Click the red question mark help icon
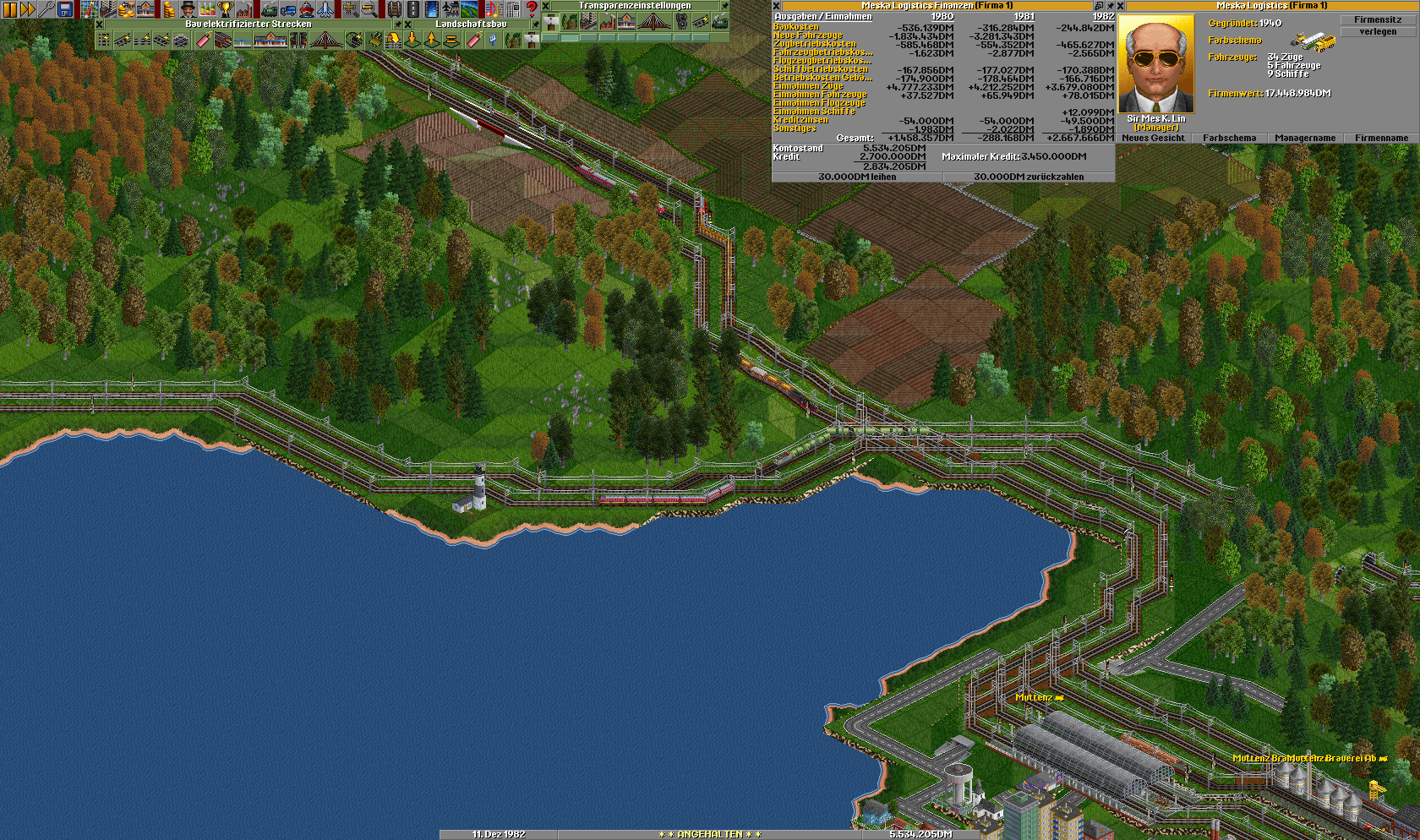This screenshot has height=840, width=1420. pos(532,9)
